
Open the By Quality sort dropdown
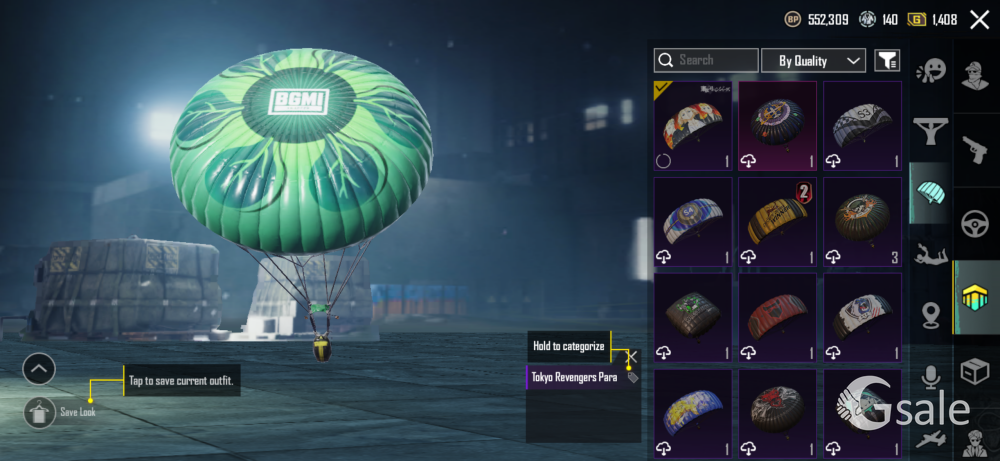(x=813, y=60)
